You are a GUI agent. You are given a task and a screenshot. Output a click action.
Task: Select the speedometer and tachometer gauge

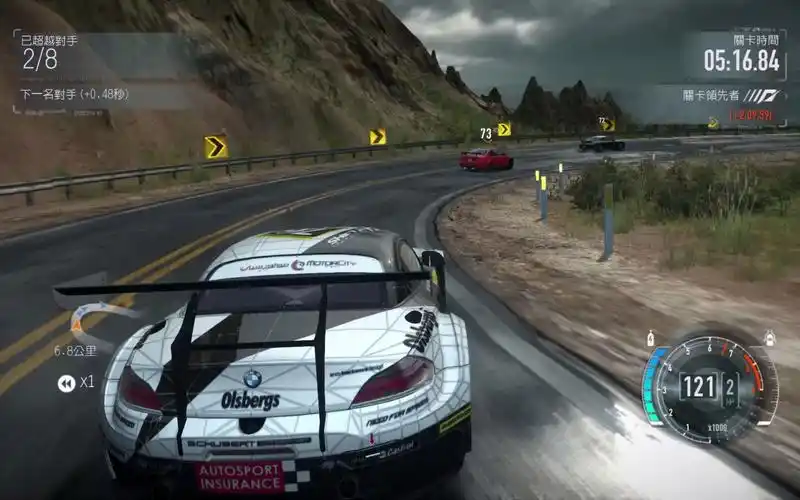[710, 386]
